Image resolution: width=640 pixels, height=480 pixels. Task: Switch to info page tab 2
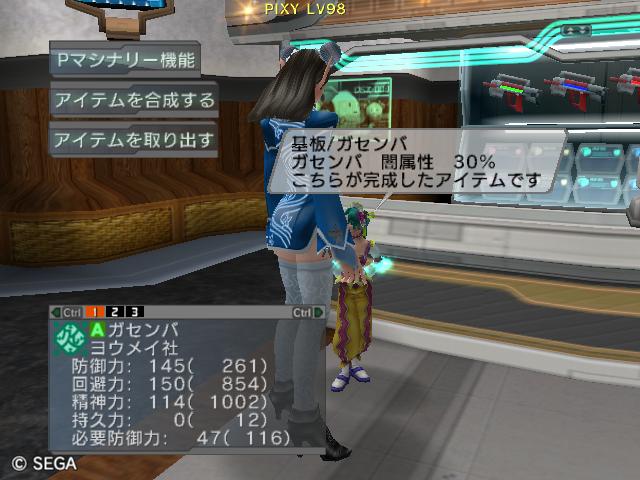[116, 312]
